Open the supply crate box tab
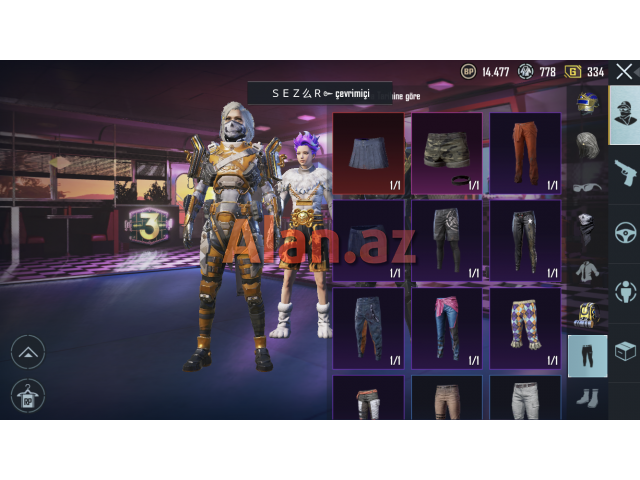 (x=624, y=352)
